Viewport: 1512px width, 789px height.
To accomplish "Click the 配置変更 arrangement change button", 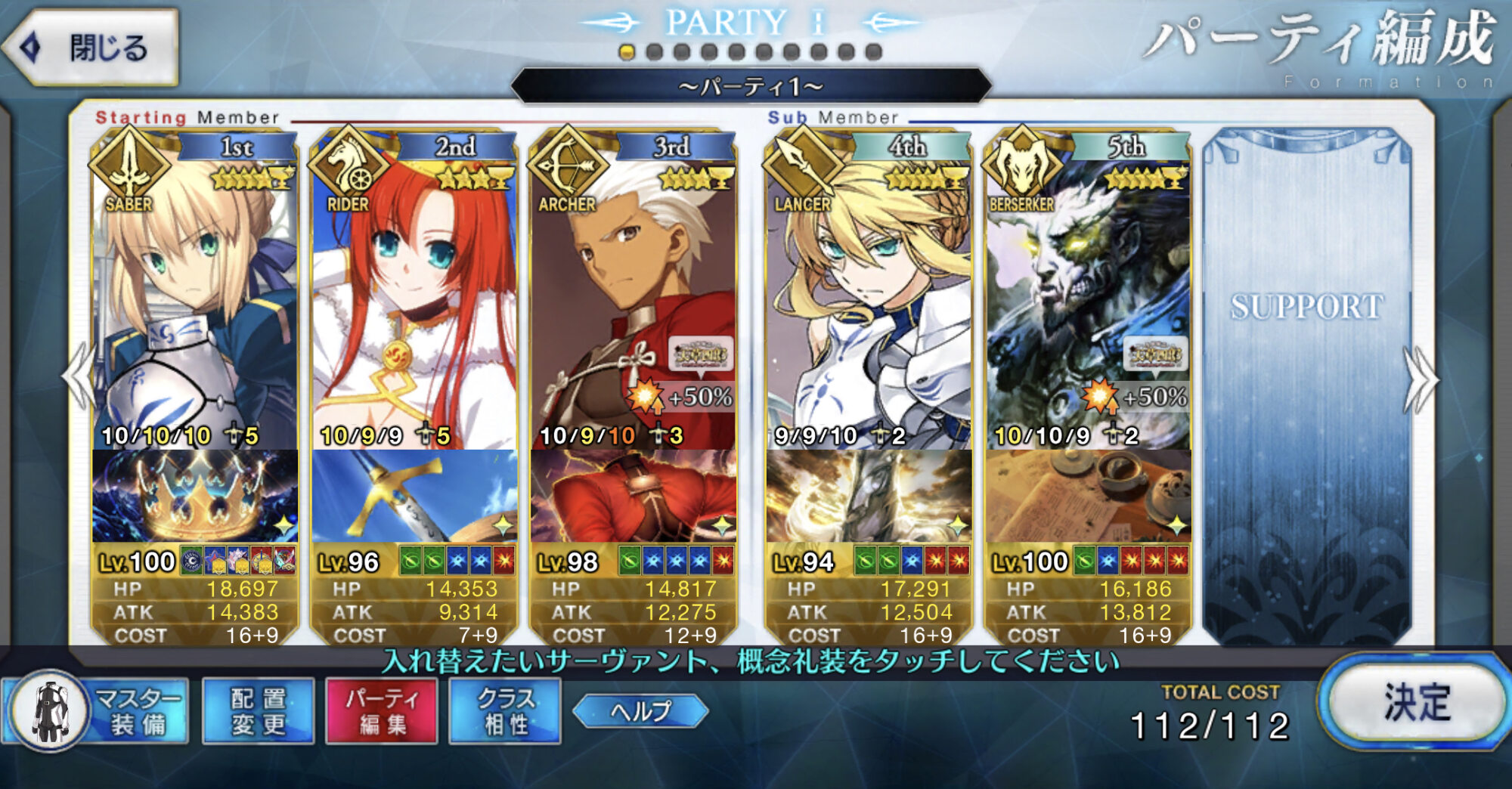I will click(259, 711).
